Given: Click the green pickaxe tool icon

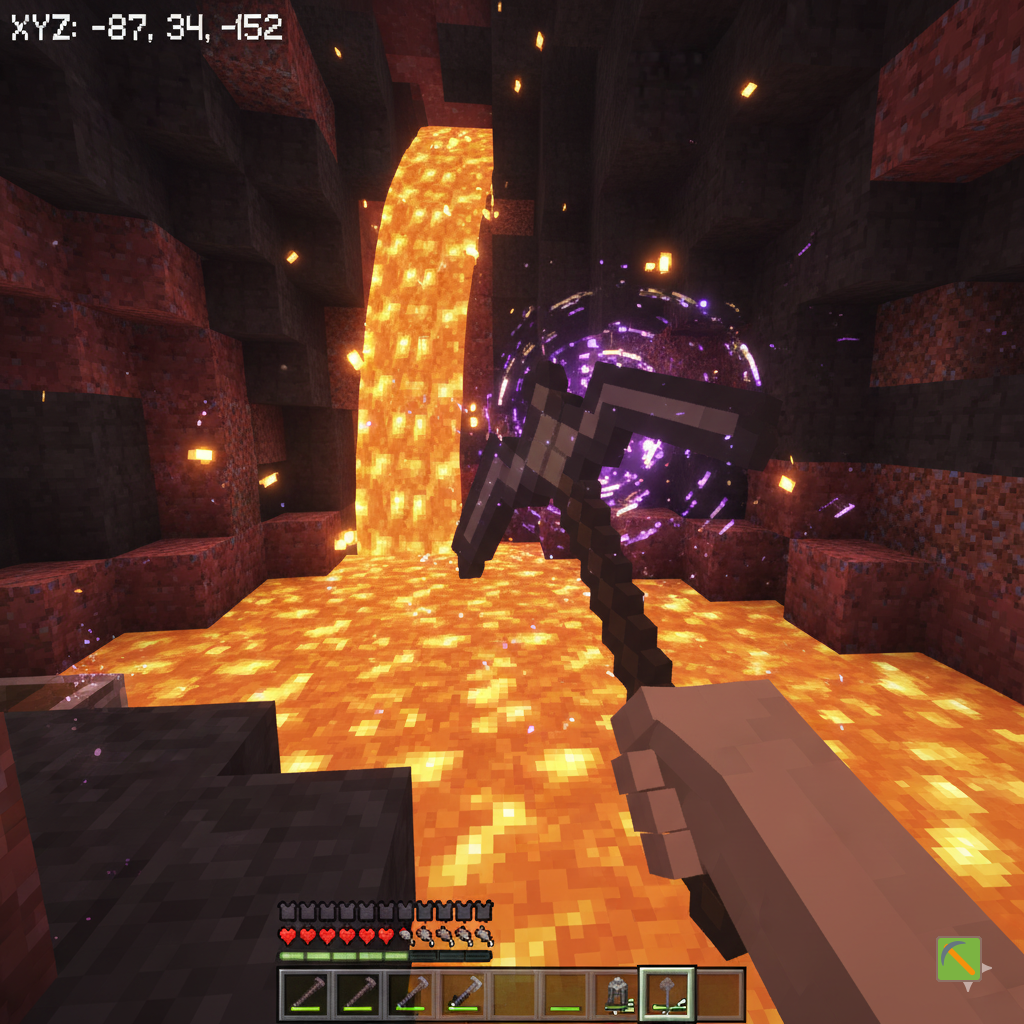Looking at the screenshot, I should (x=958, y=959).
